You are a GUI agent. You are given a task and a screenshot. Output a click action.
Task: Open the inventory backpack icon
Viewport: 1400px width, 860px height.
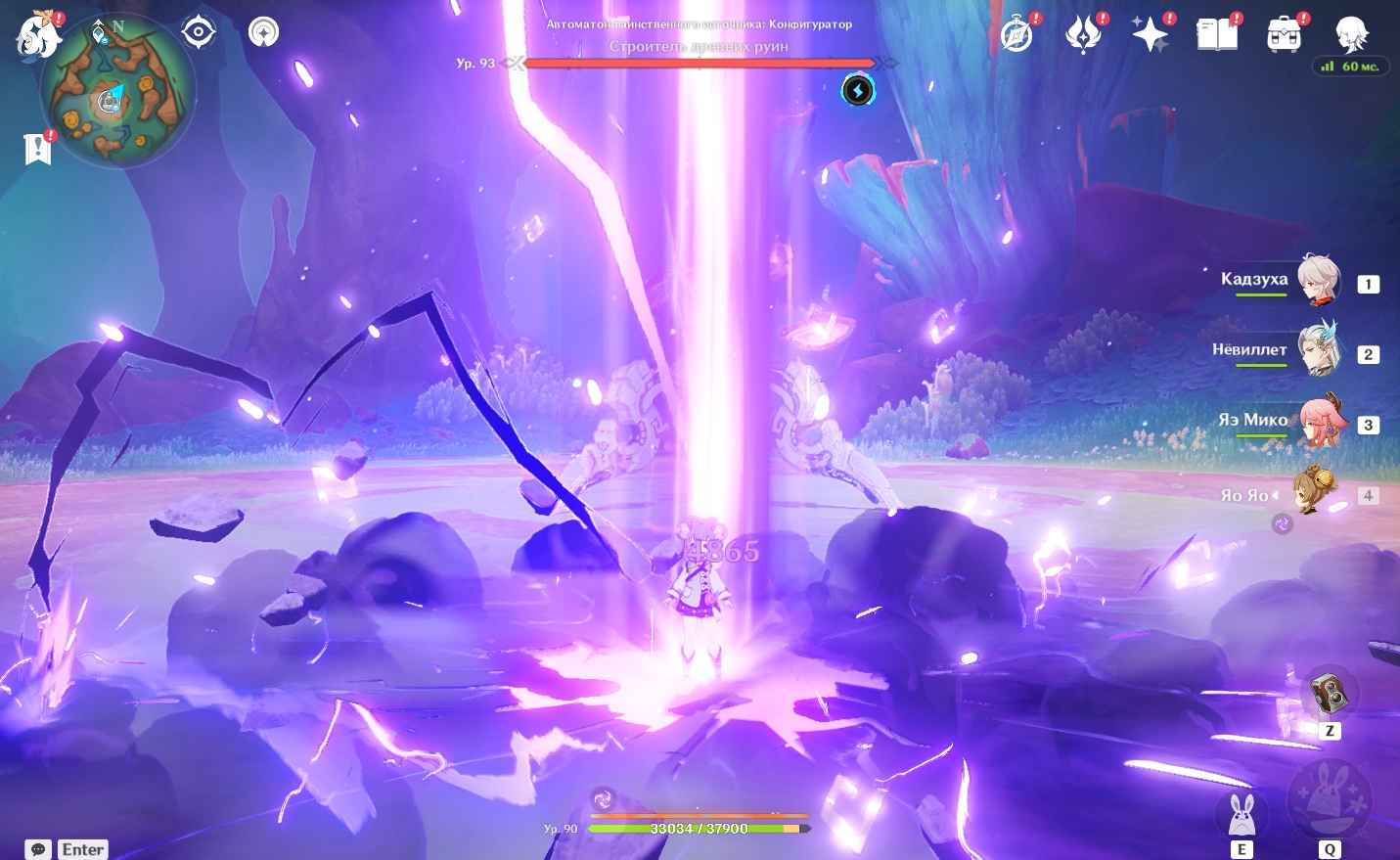1284,35
